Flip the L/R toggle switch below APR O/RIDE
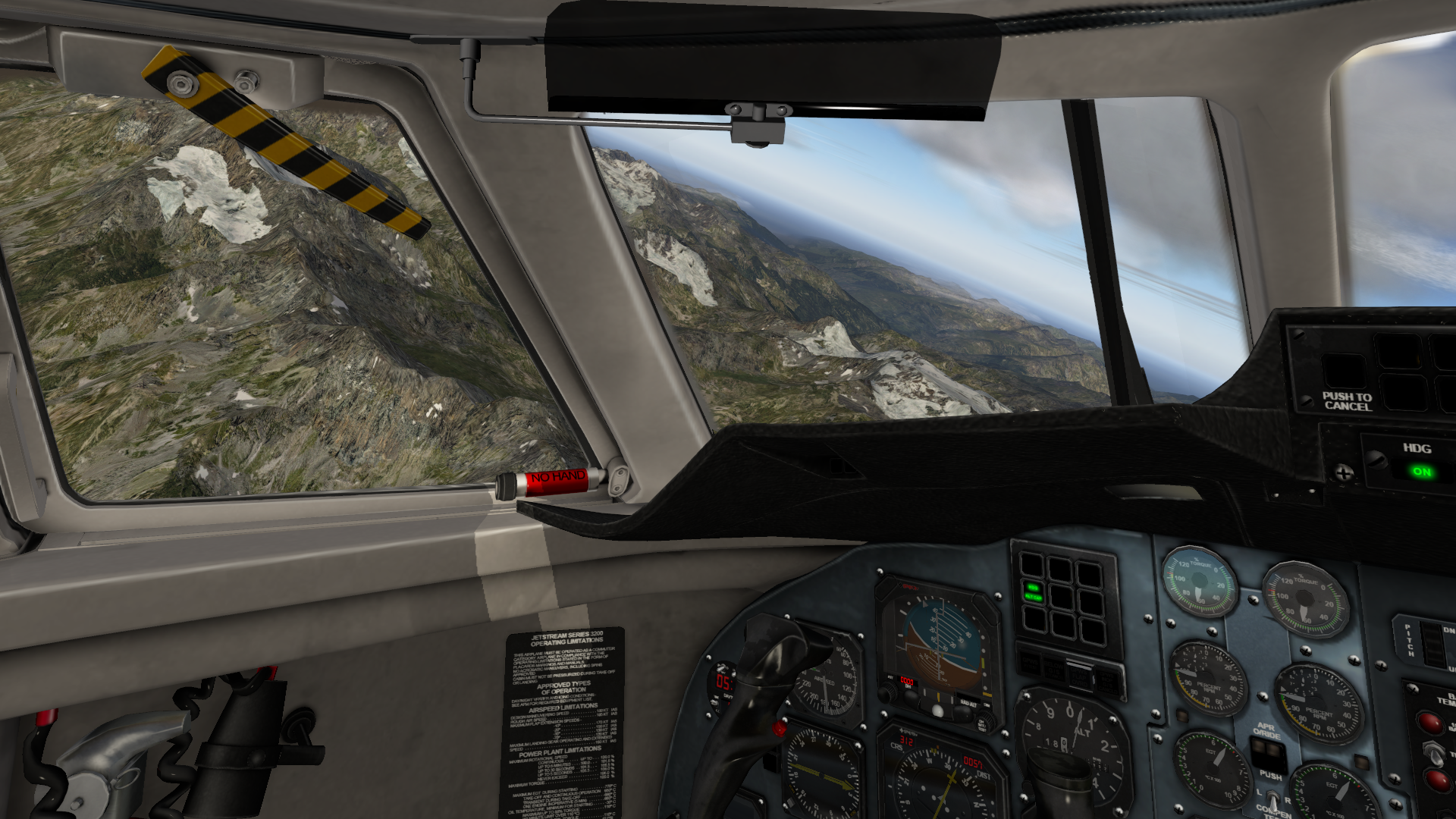Viewport: 1456px width, 819px height. pos(1272,800)
